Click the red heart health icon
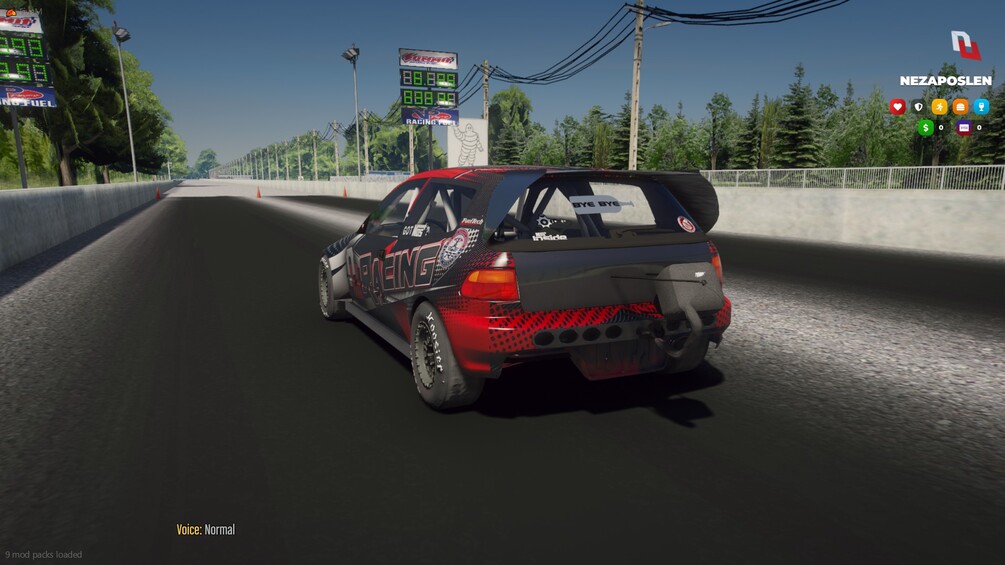 point(897,107)
